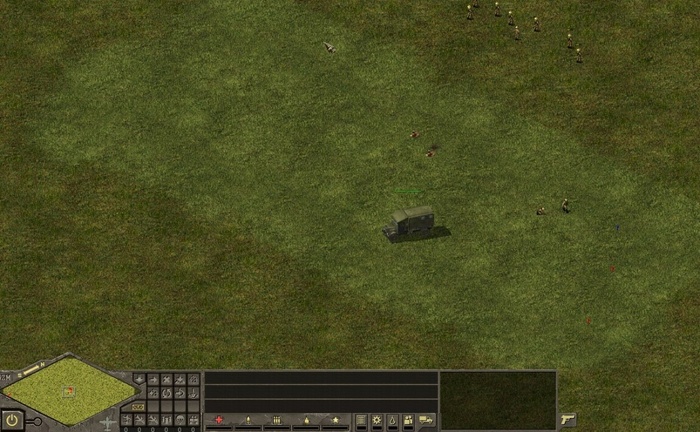Click the ammunition rounds icon
Viewport: 700px width, 432px height.
pyautogui.click(x=277, y=420)
